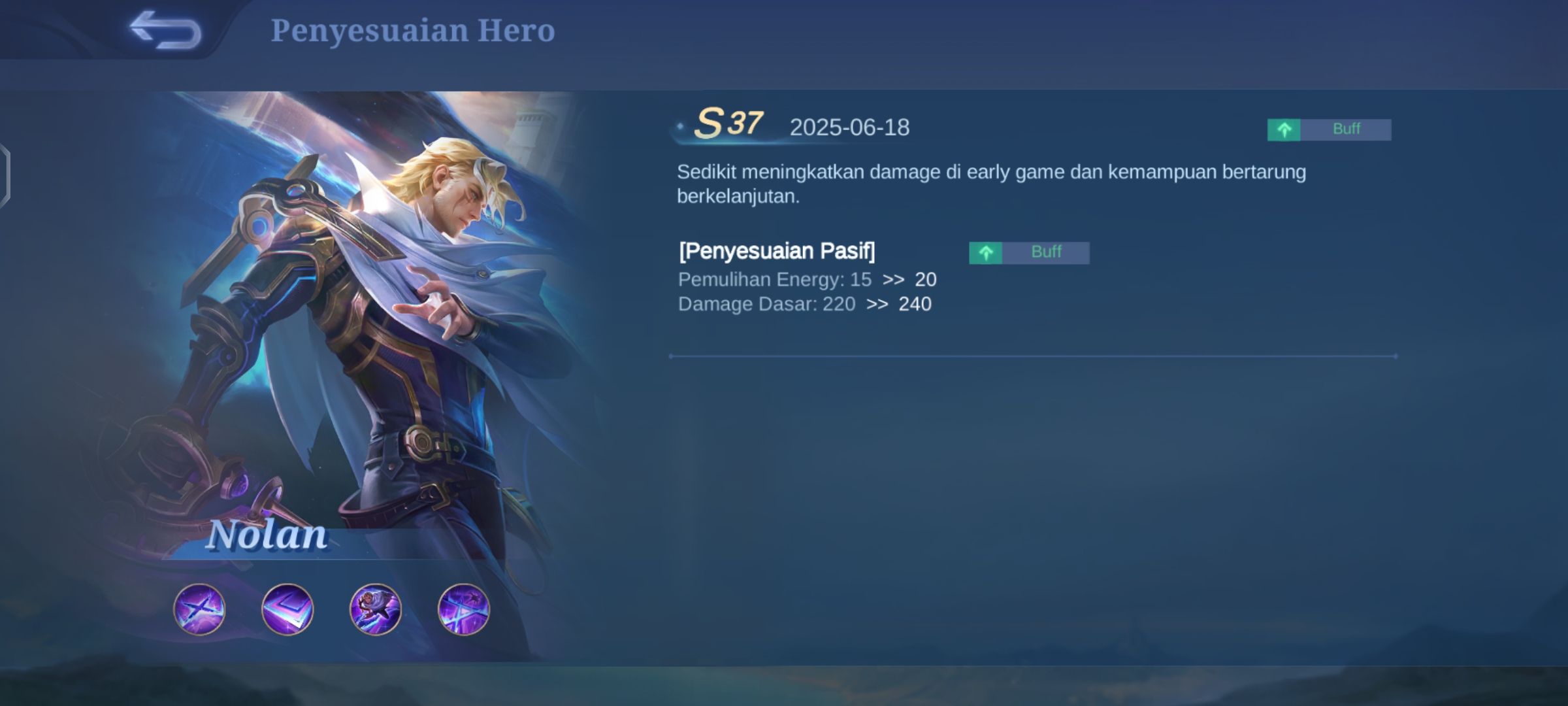Choose the triangle-slash rift skill icon

(463, 609)
